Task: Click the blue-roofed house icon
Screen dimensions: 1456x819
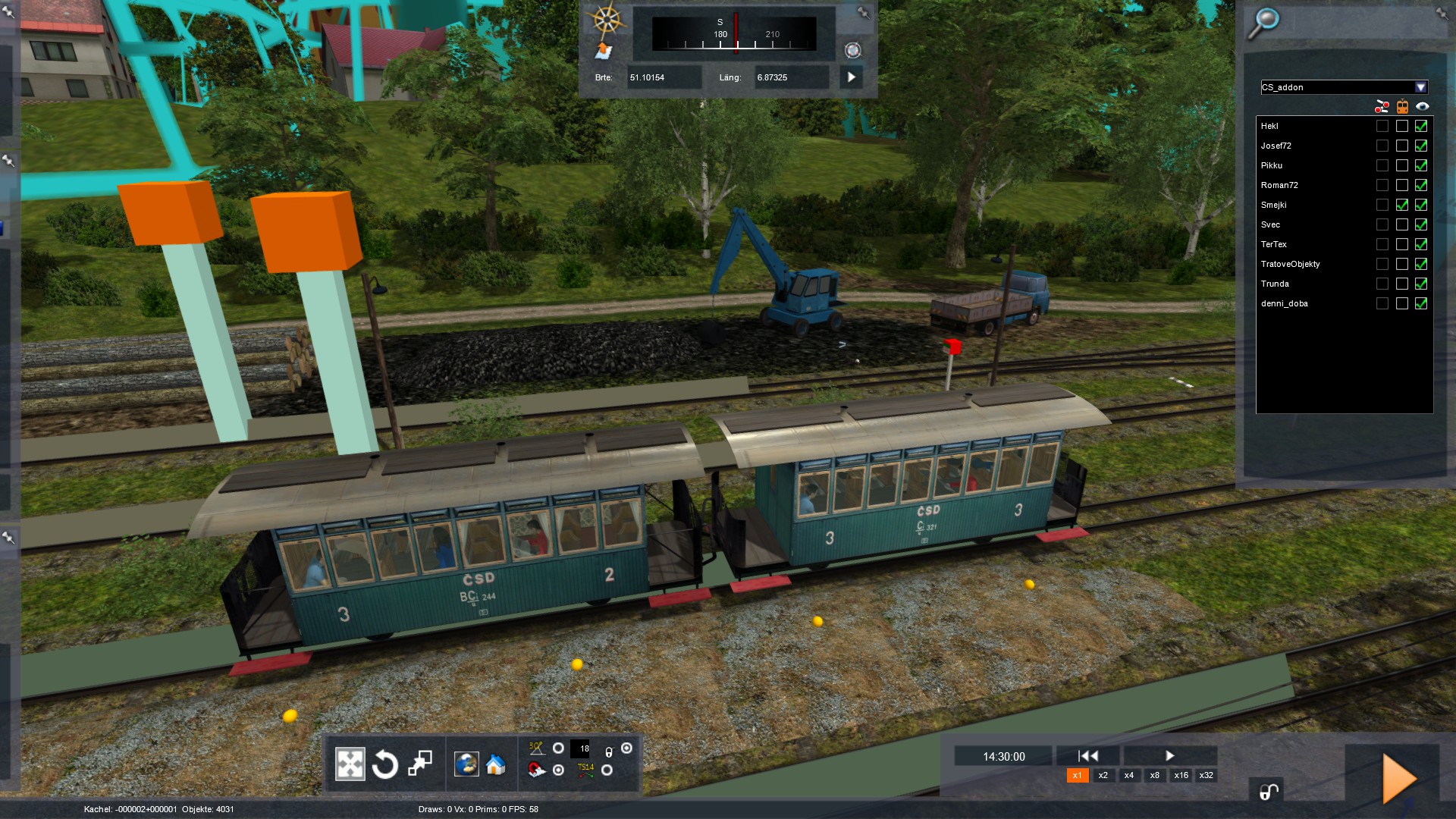Action: pos(496,764)
